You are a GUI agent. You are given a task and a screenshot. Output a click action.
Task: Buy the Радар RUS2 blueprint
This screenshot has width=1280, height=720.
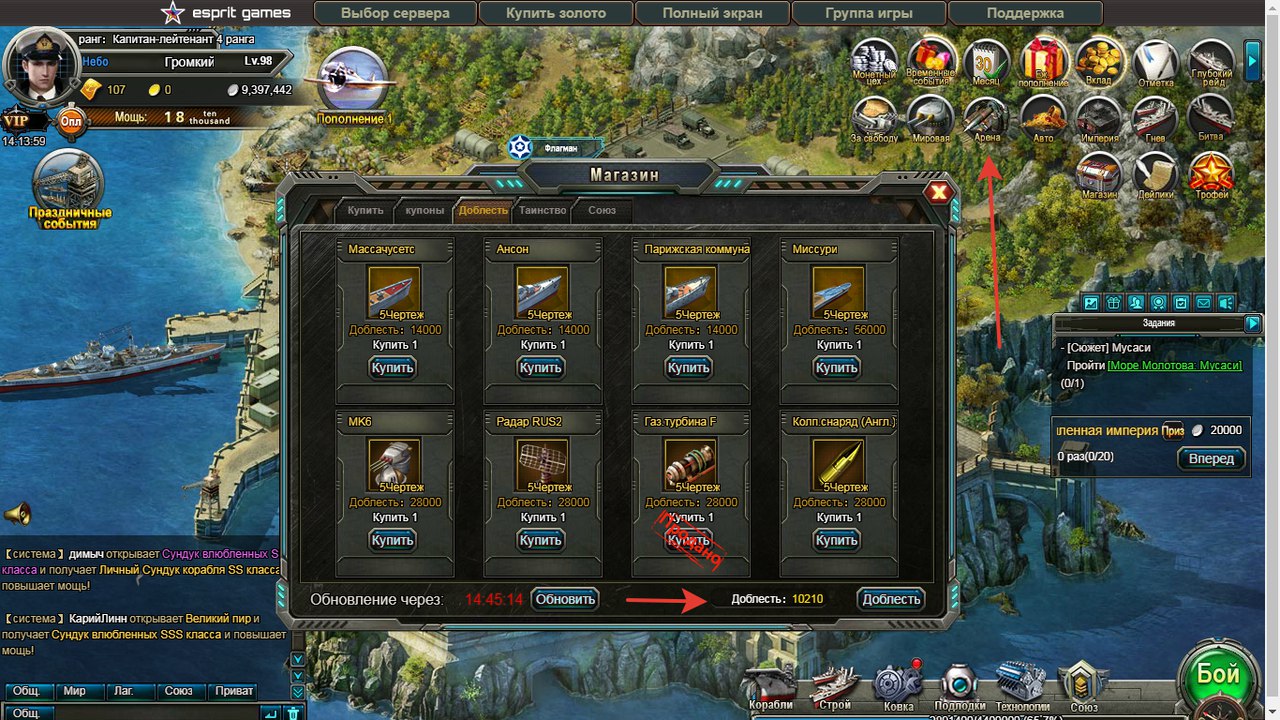[x=540, y=540]
